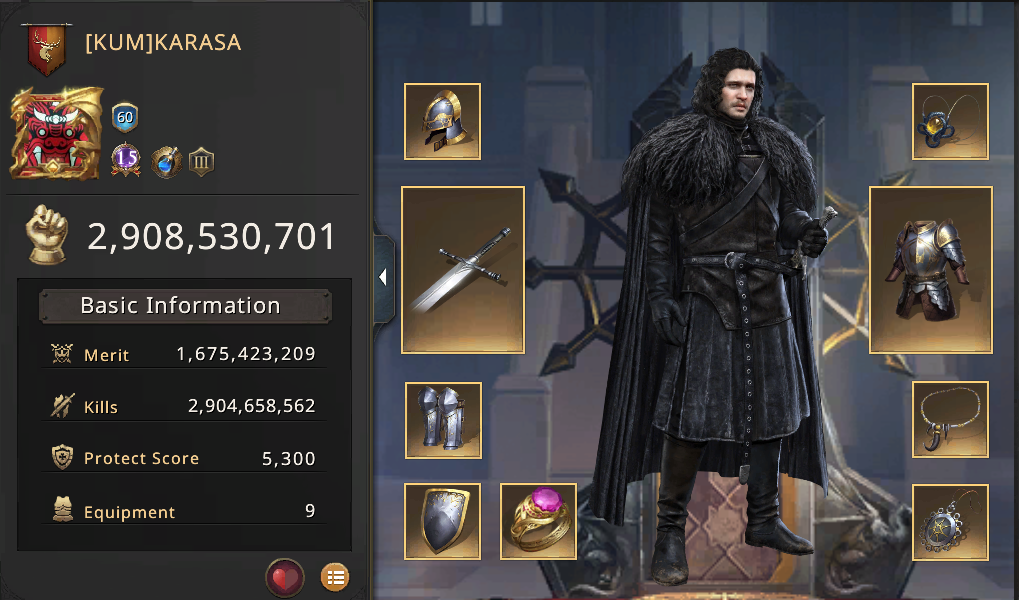Open the blue potion orb badge

pyautogui.click(x=165, y=160)
